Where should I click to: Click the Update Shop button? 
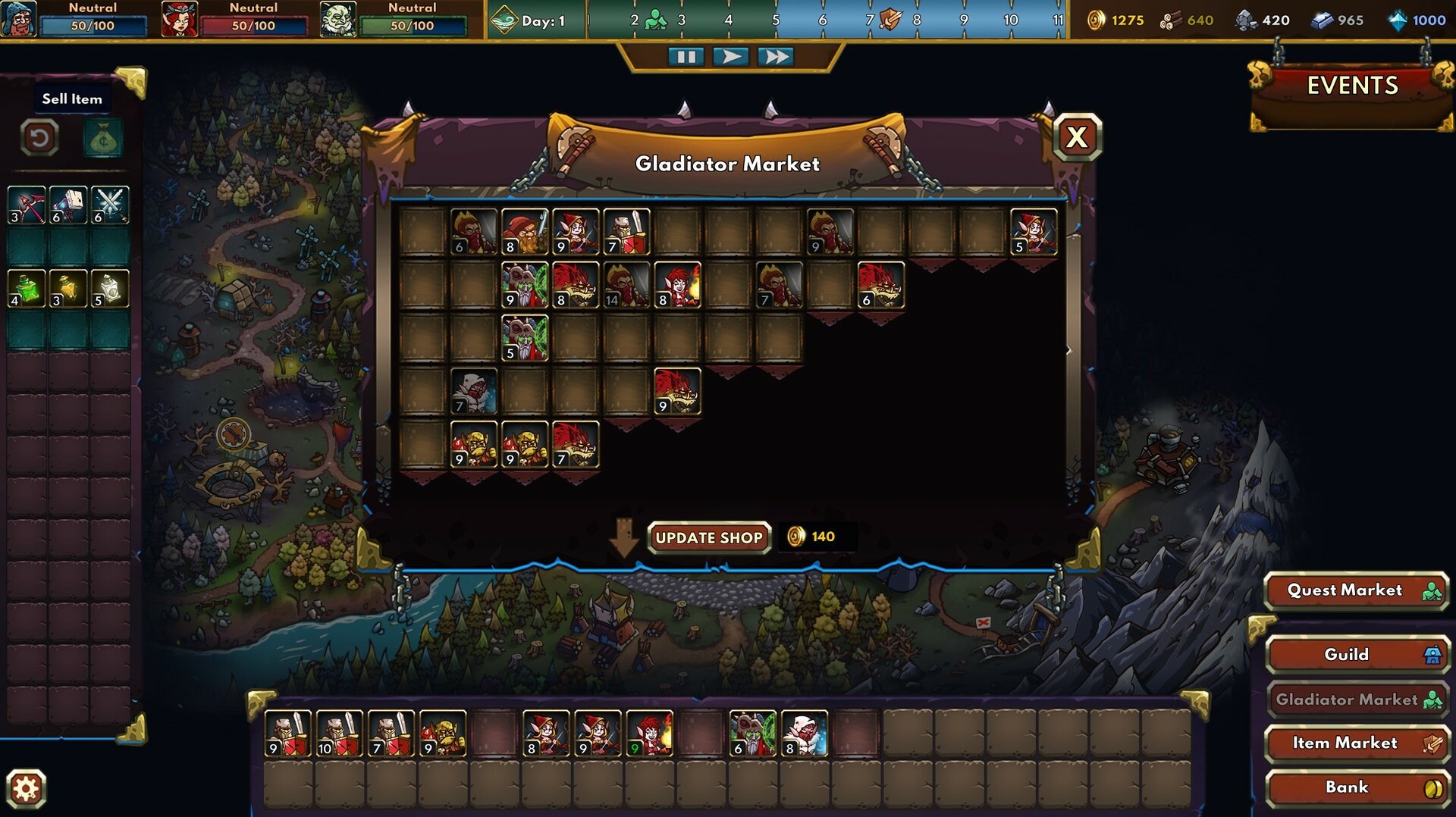click(x=708, y=537)
